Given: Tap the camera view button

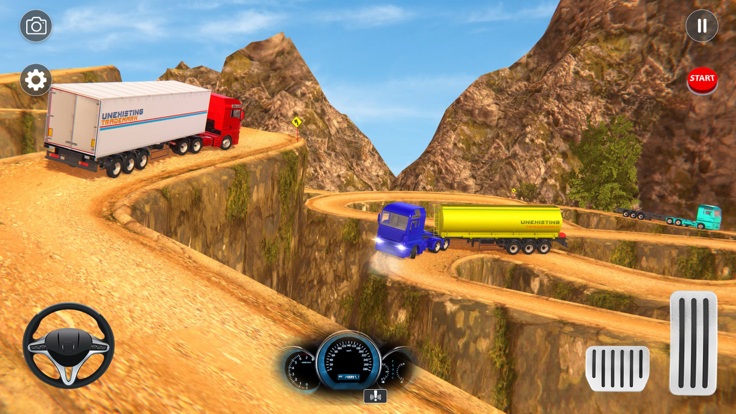Looking at the screenshot, I should point(36,26).
